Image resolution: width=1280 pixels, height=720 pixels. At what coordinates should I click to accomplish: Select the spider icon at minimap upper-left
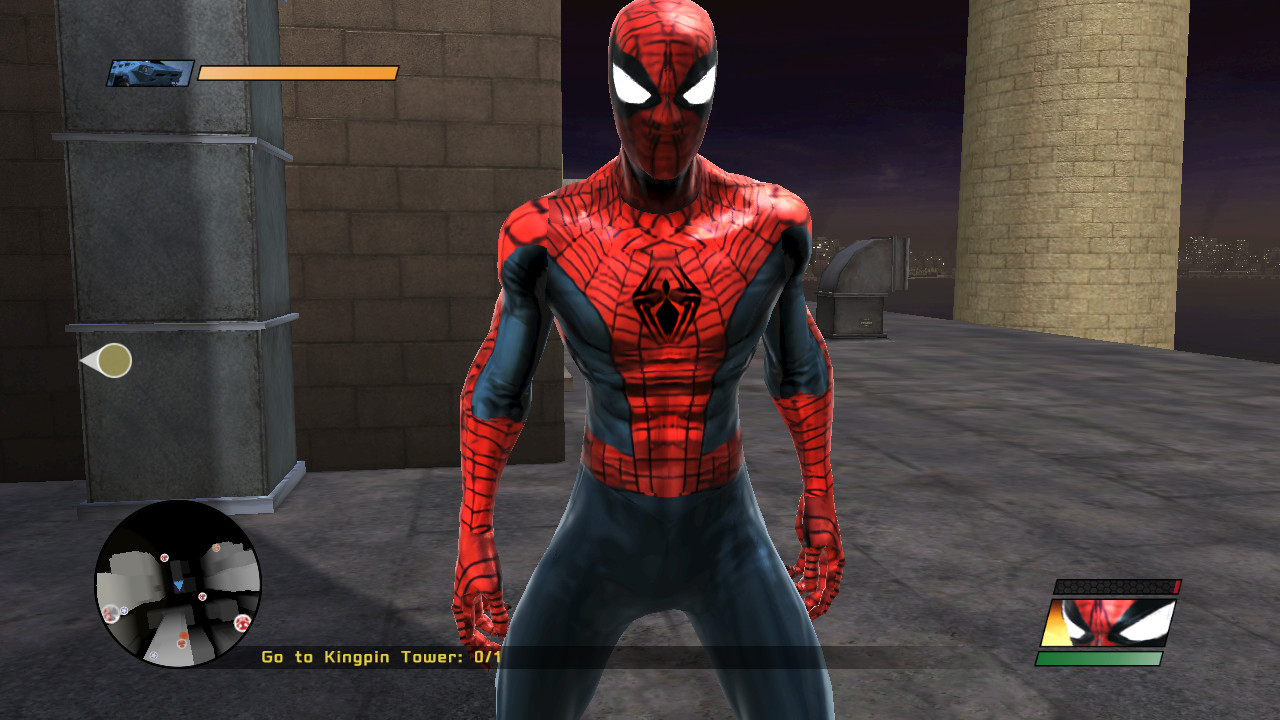tap(163, 558)
